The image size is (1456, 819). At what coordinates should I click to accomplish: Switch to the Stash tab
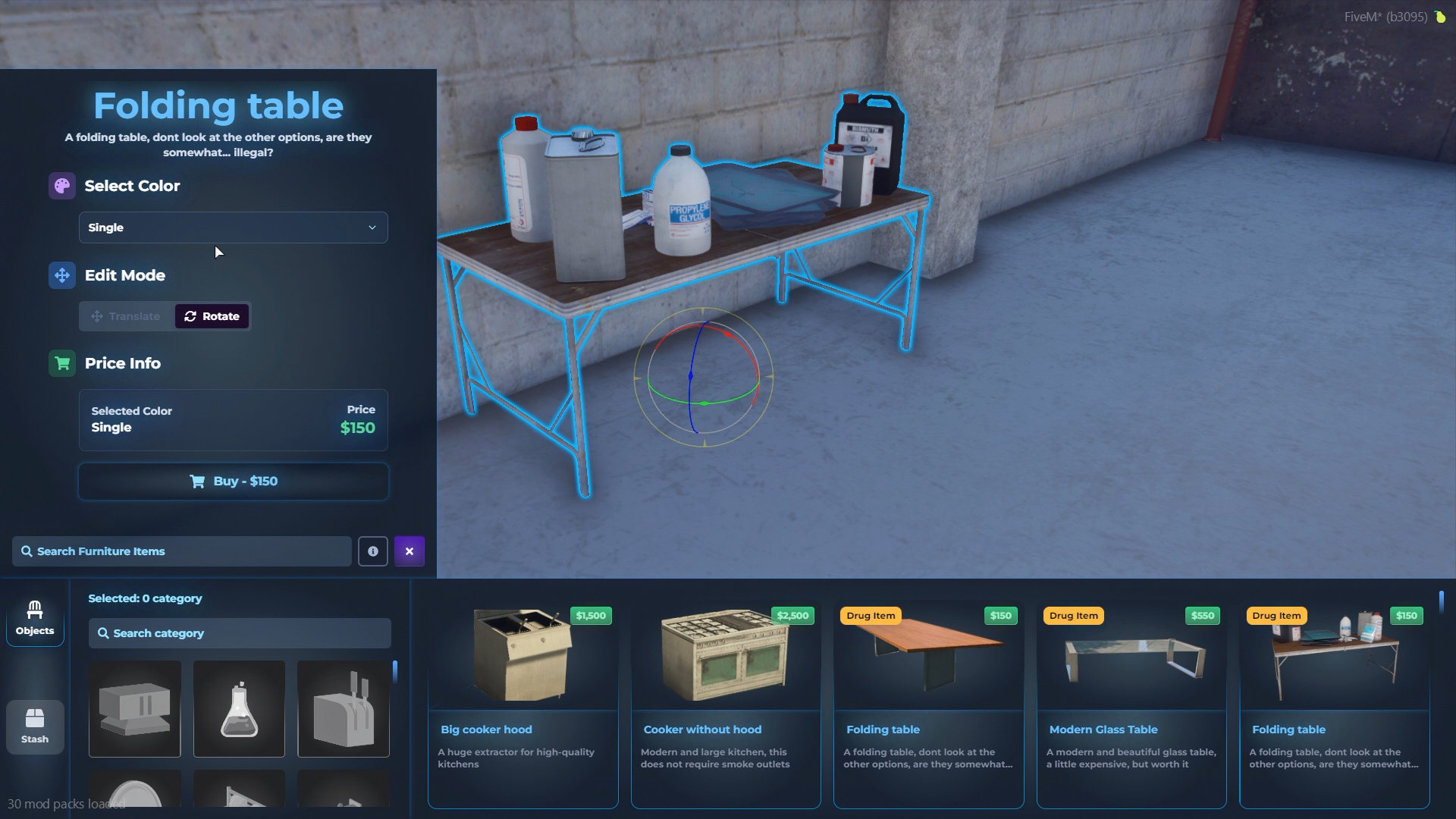click(x=35, y=726)
